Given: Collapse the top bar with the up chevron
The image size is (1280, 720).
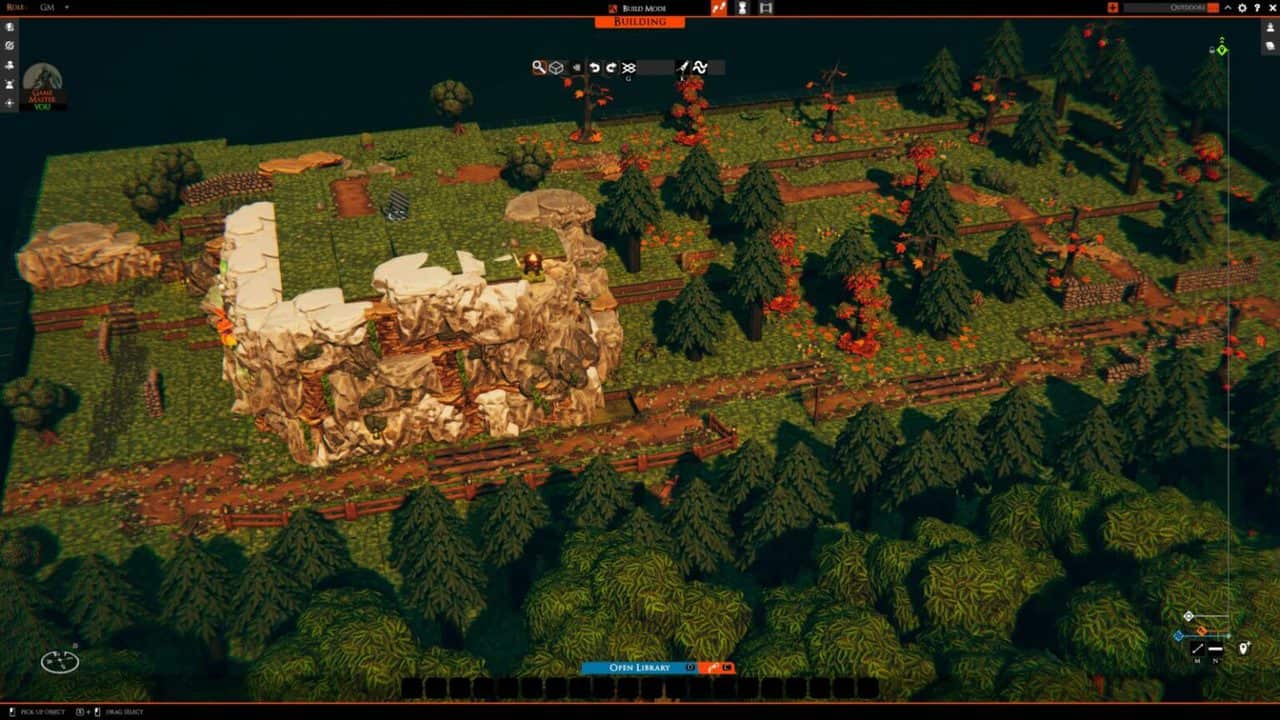Looking at the screenshot, I should 1228,7.
